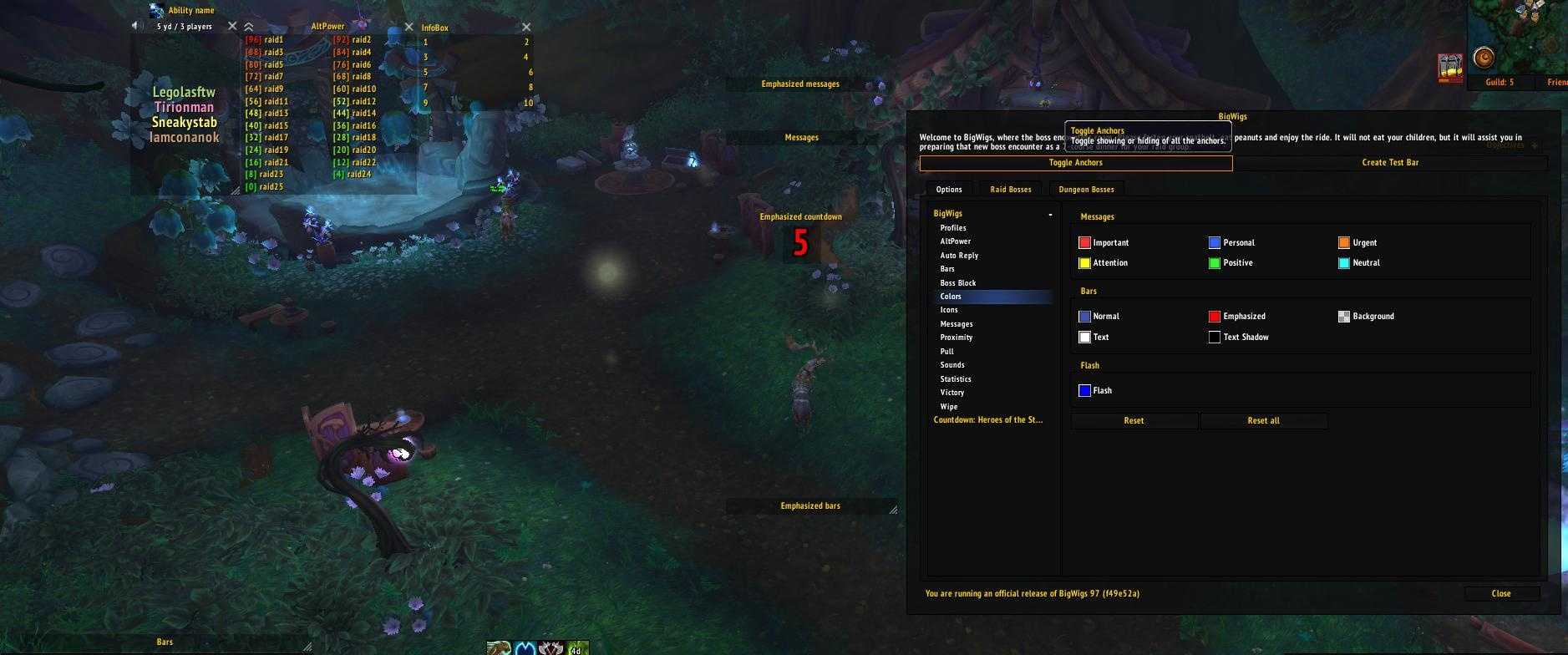Open the Sounds settings entry
The width and height of the screenshot is (1568, 655).
pyautogui.click(x=952, y=365)
